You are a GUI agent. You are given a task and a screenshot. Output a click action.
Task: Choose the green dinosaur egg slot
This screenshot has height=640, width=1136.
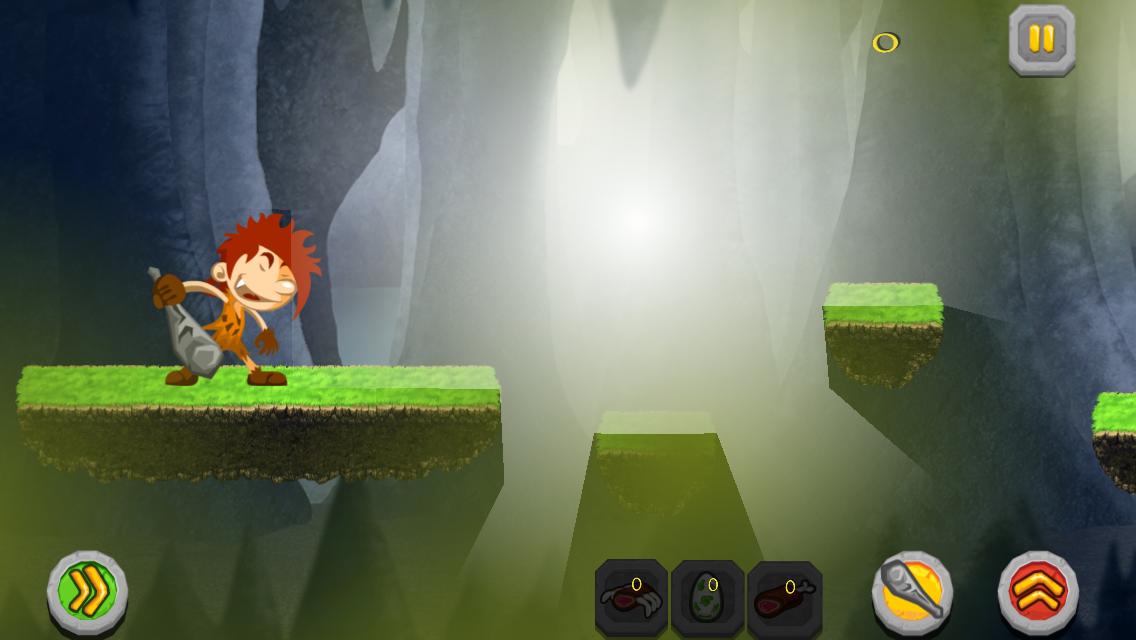[x=707, y=597]
